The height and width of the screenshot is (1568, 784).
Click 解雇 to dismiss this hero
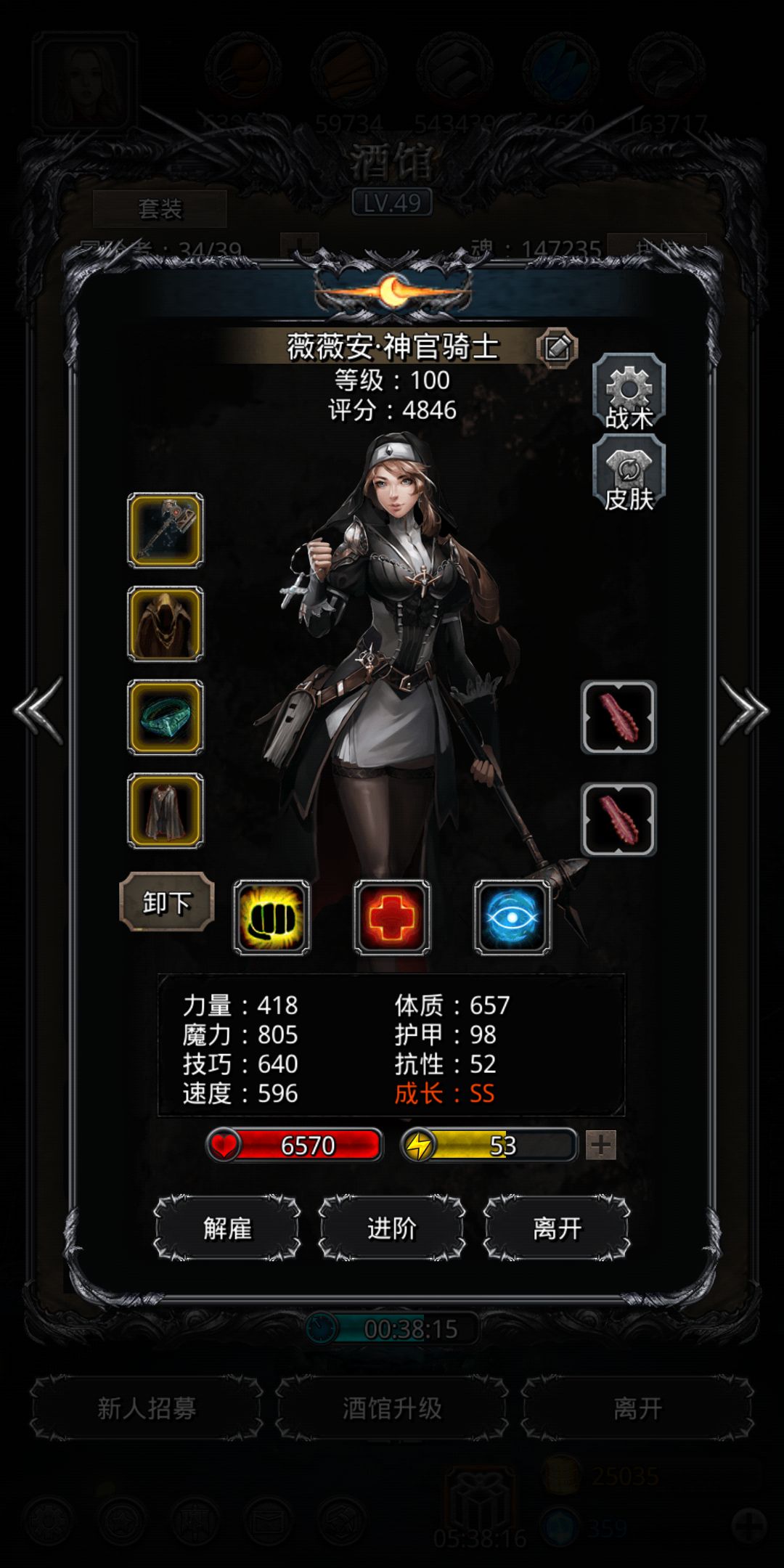coord(227,1228)
